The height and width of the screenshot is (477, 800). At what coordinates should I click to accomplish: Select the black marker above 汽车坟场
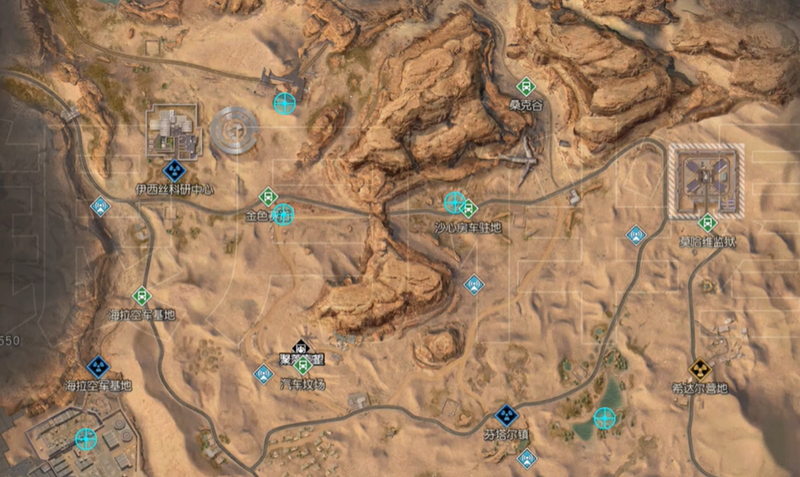[x=298, y=347]
